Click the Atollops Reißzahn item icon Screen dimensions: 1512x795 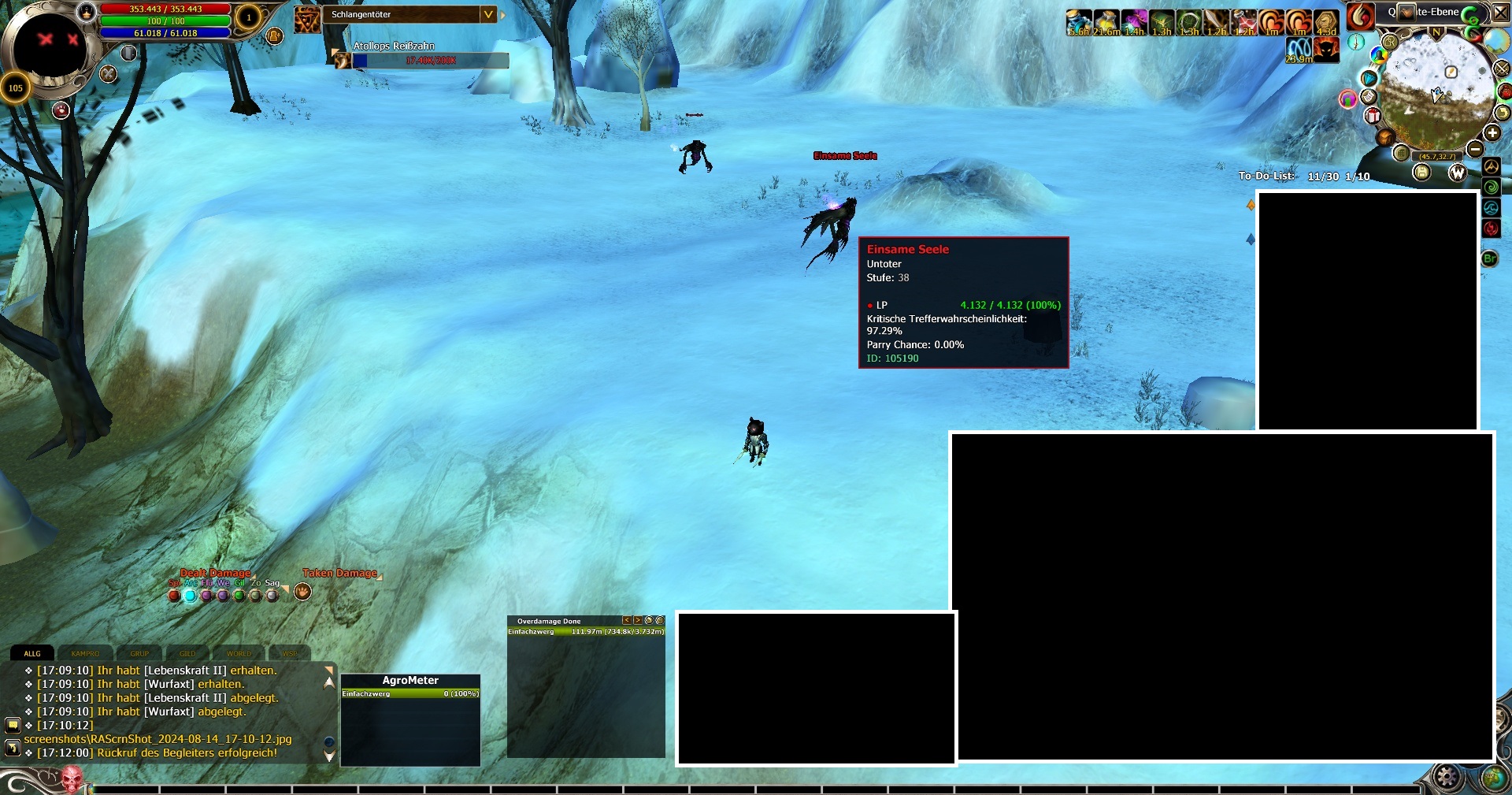click(x=343, y=60)
